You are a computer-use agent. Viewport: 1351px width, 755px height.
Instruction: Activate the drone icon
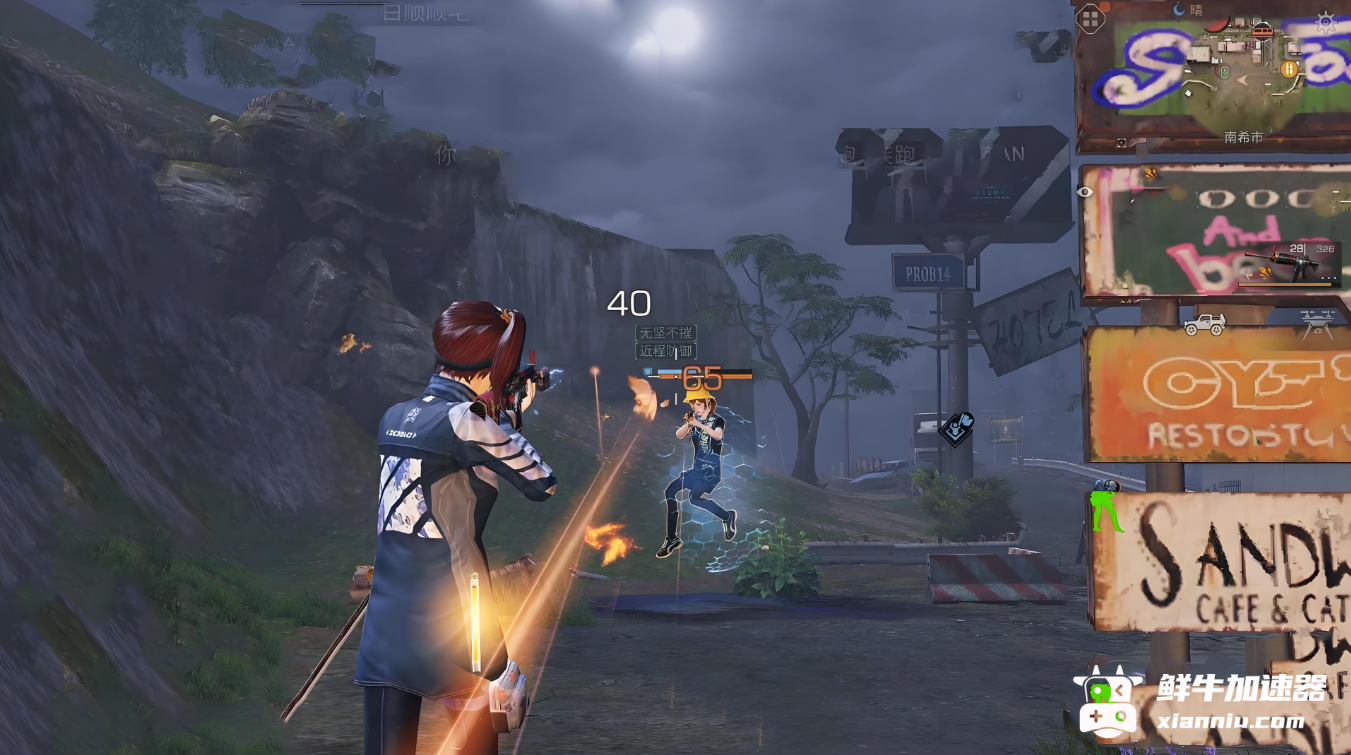pos(1319,320)
